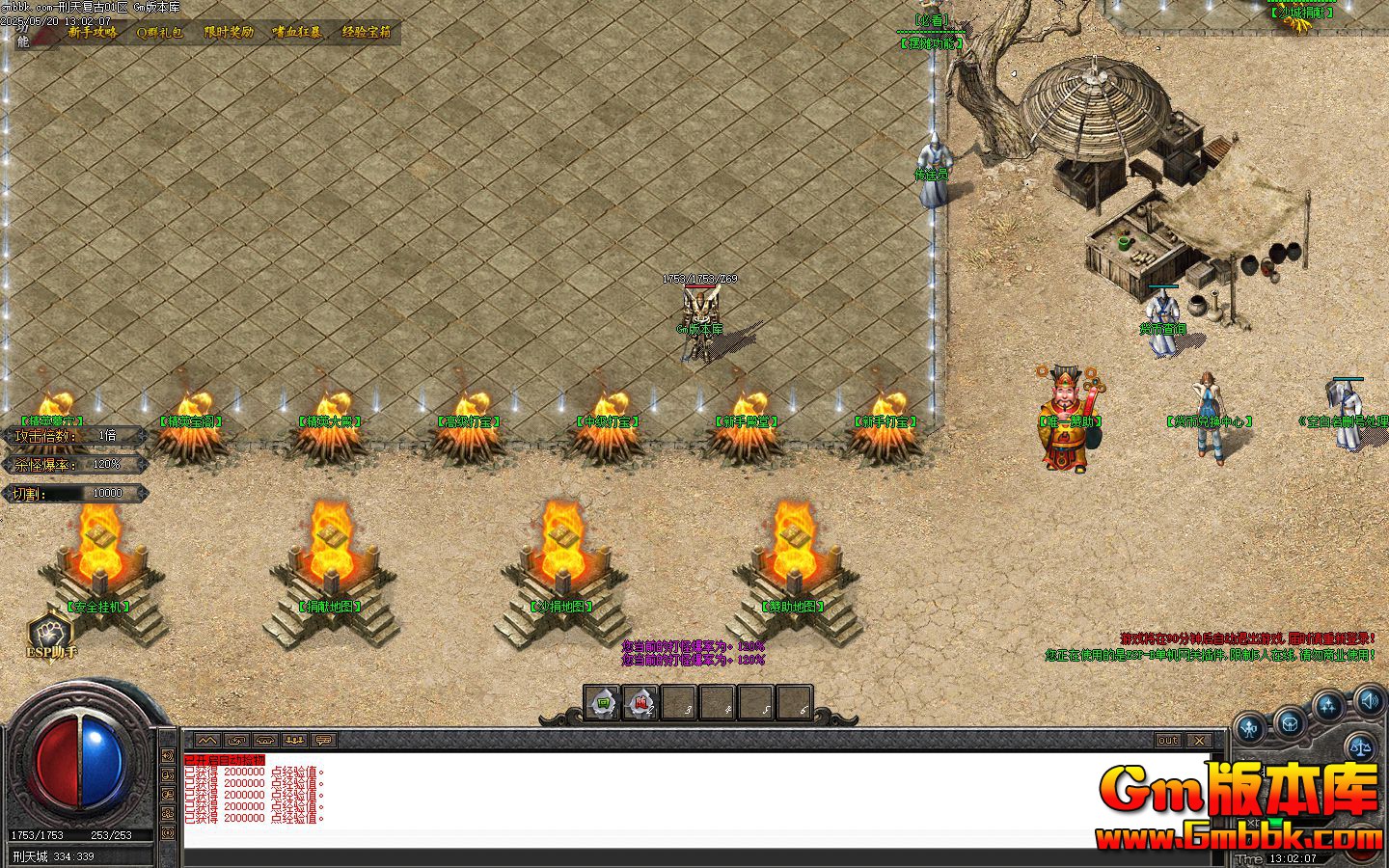Screen dimensions: 1389x868
Task: Open the chat bubble settings icon
Action: pos(321,741)
